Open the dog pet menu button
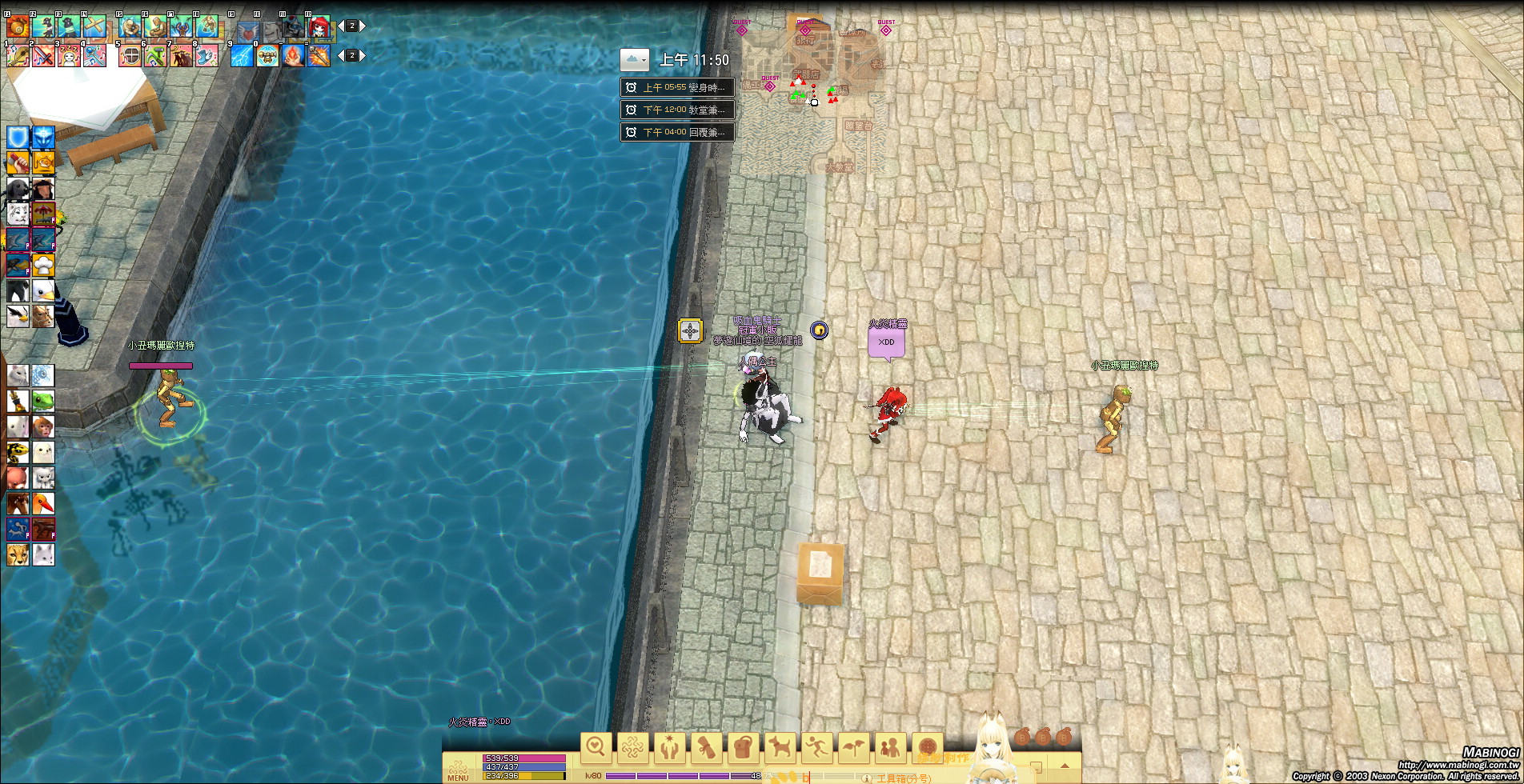The width and height of the screenshot is (1524, 784). [780, 748]
